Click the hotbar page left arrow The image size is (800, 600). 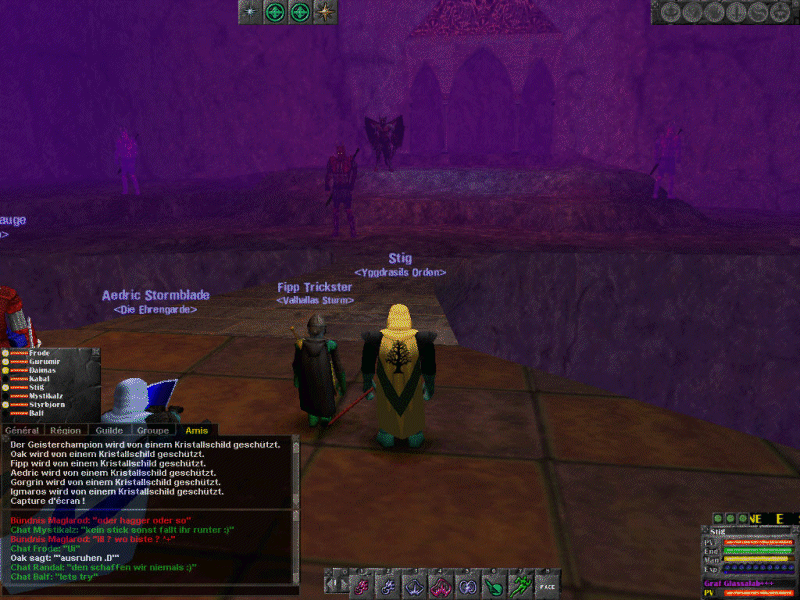330,585
